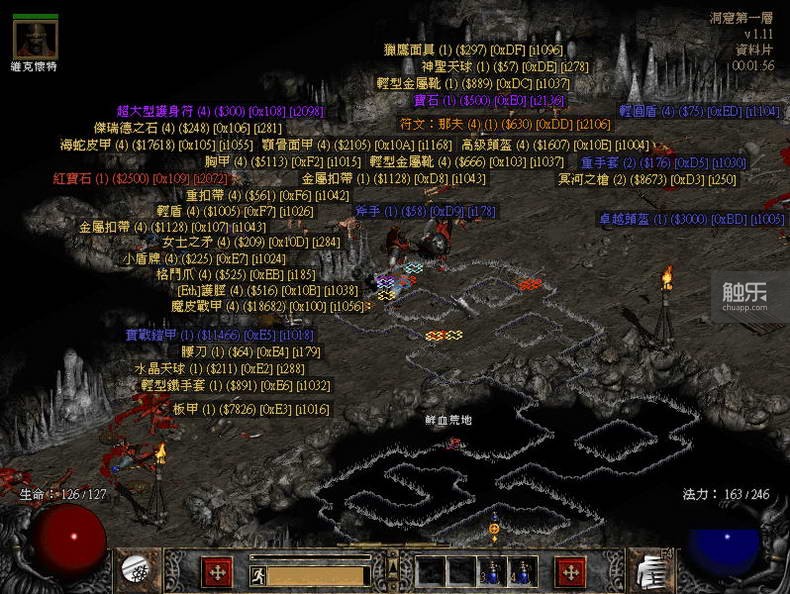This screenshot has height=594, width=790.
Task: Click the red new skill points button
Action: [x=571, y=571]
